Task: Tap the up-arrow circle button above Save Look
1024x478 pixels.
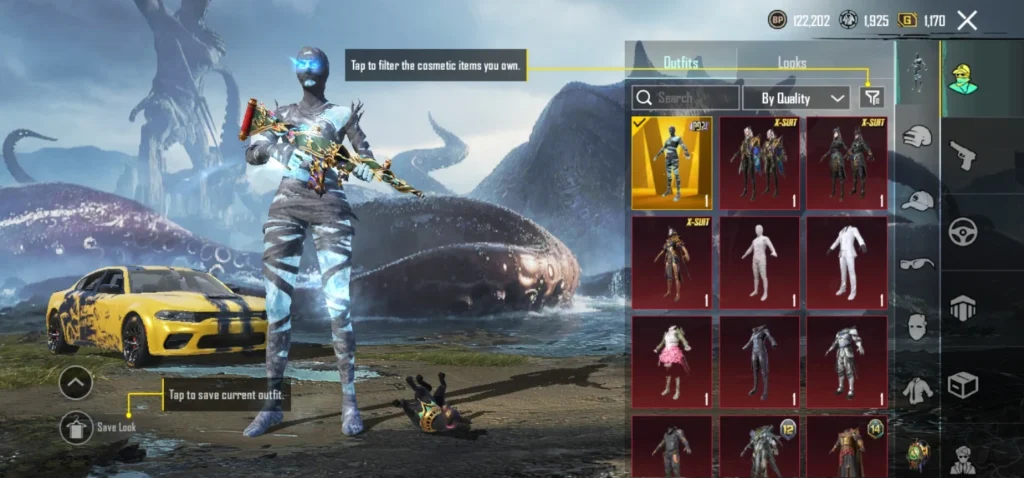Action: (x=77, y=382)
